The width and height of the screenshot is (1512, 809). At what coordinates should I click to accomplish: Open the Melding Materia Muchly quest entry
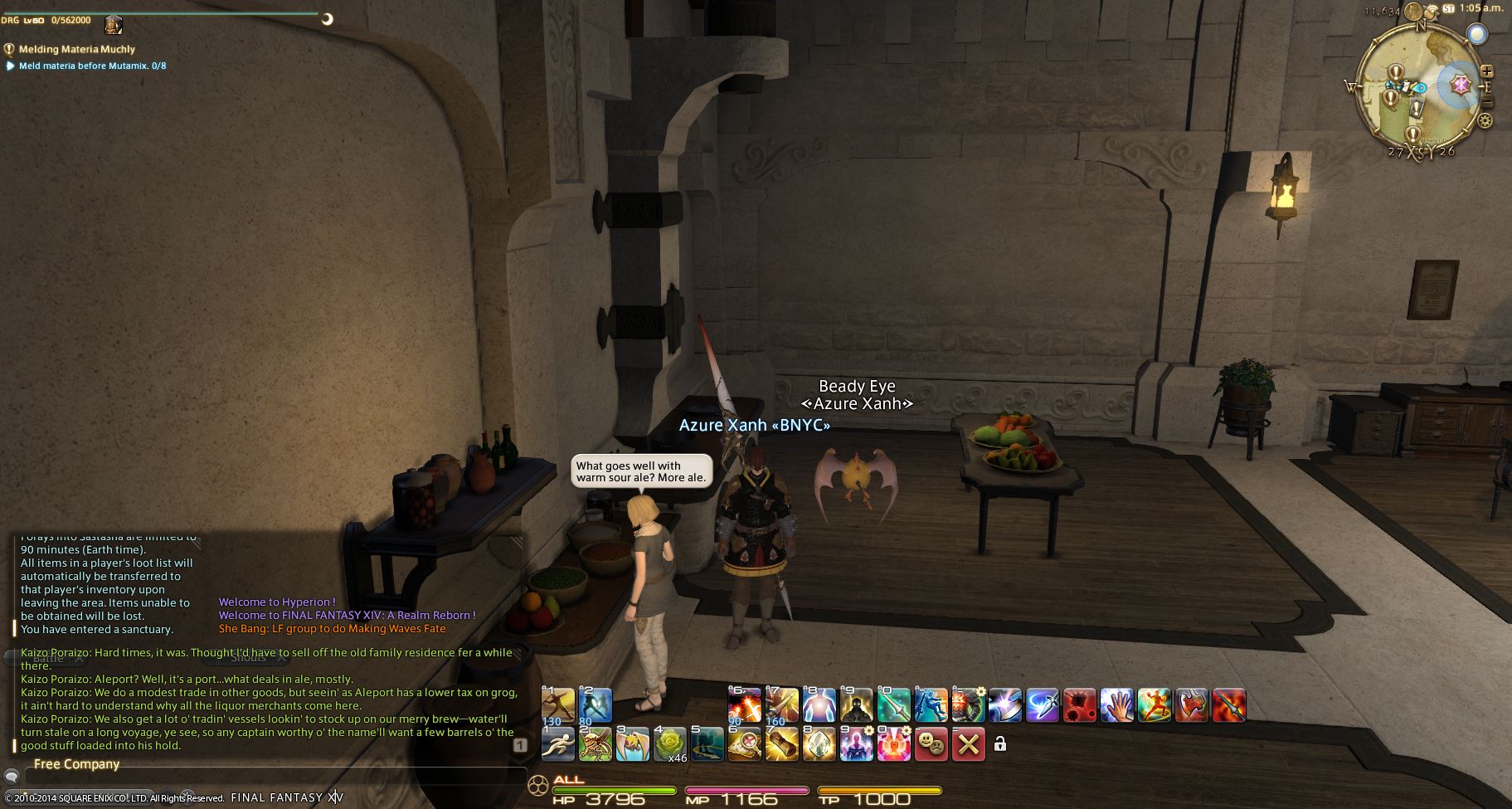pos(76,49)
